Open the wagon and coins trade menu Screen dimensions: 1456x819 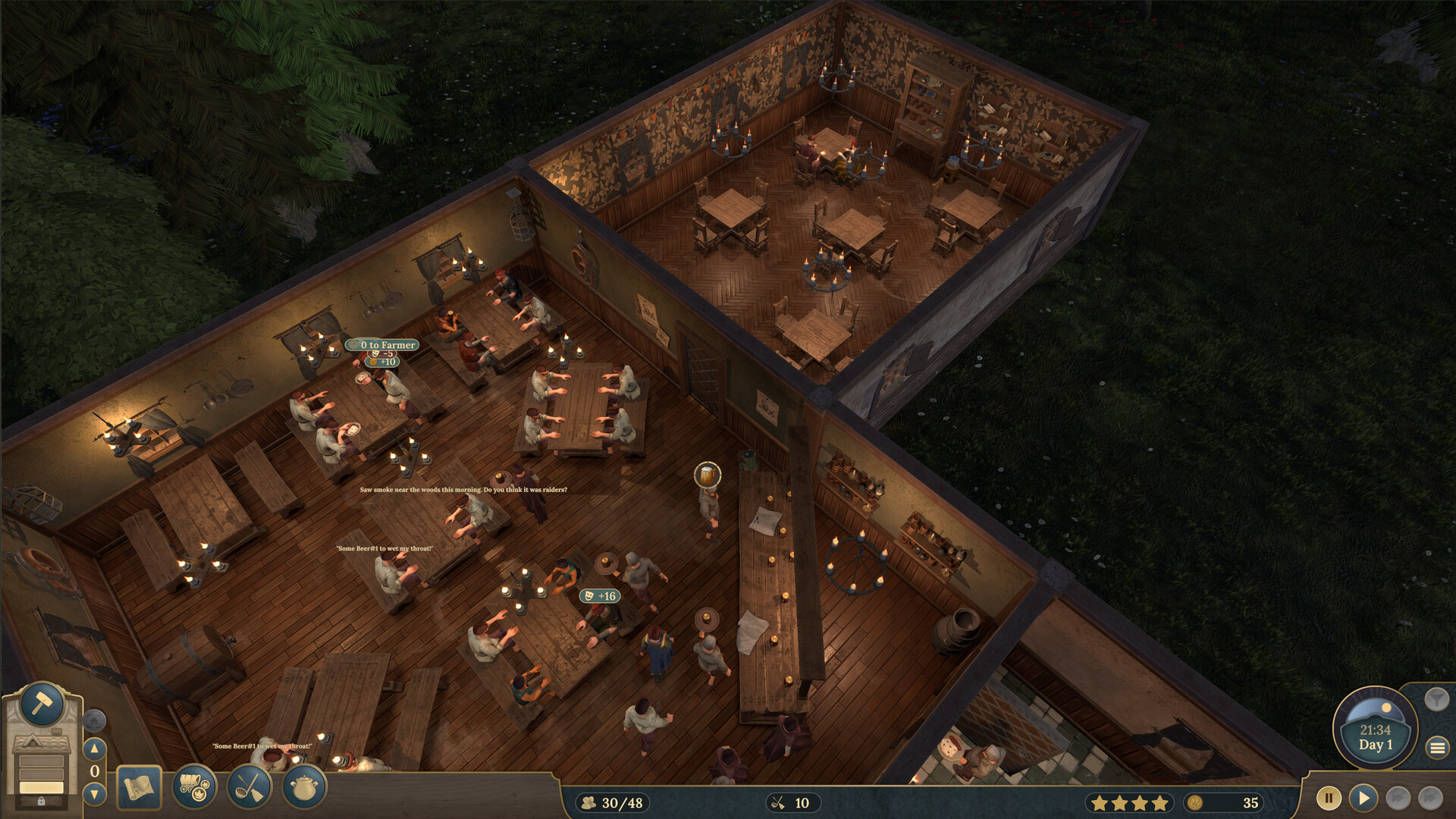point(194,787)
